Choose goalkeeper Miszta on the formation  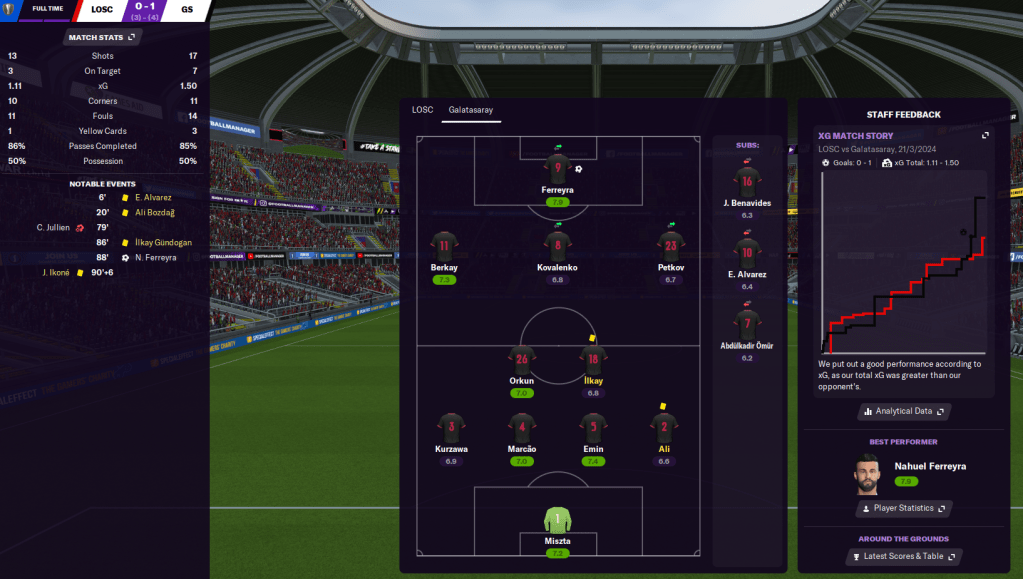[x=557, y=520]
